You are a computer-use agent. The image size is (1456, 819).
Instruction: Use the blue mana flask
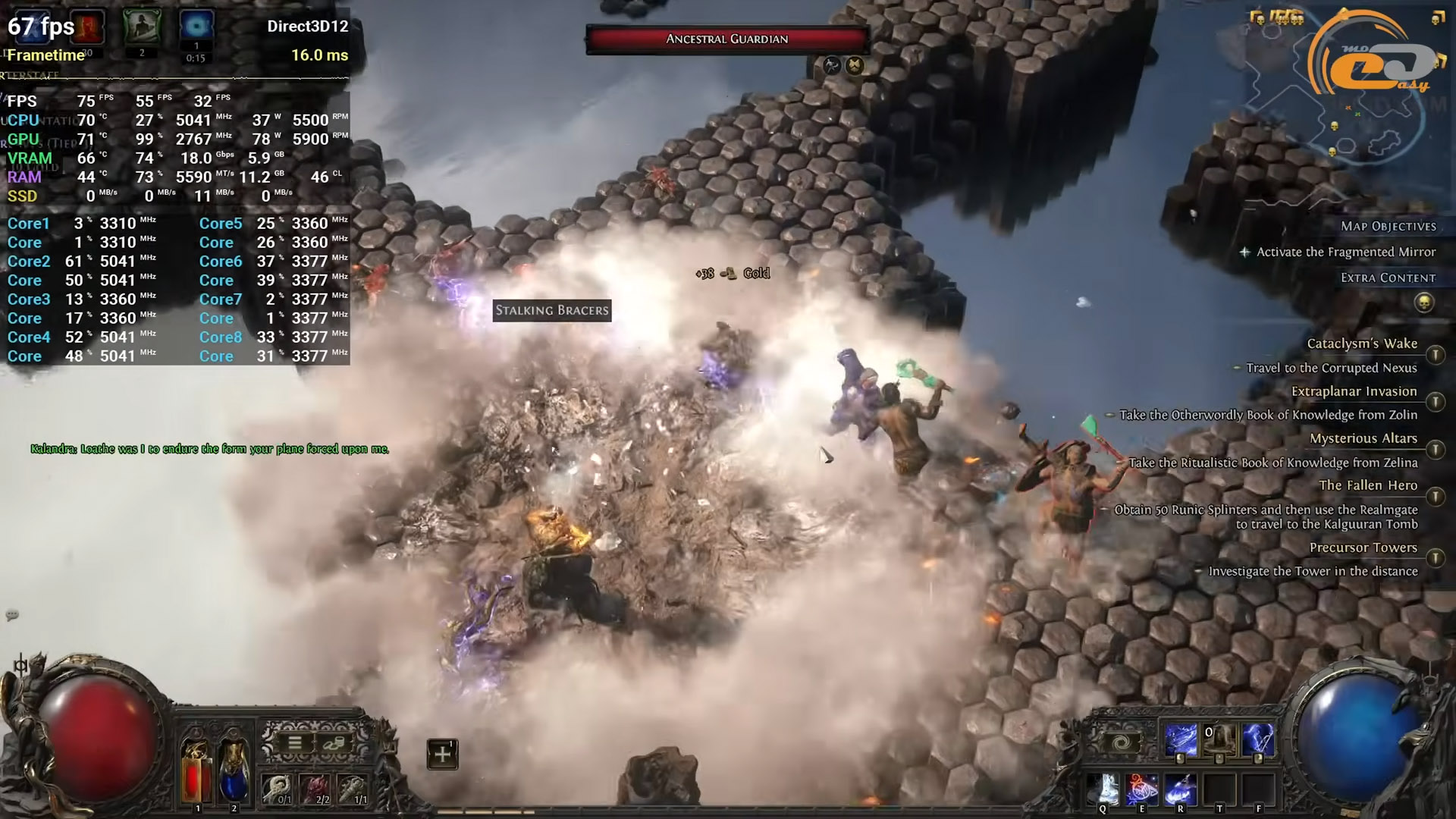coord(234,770)
